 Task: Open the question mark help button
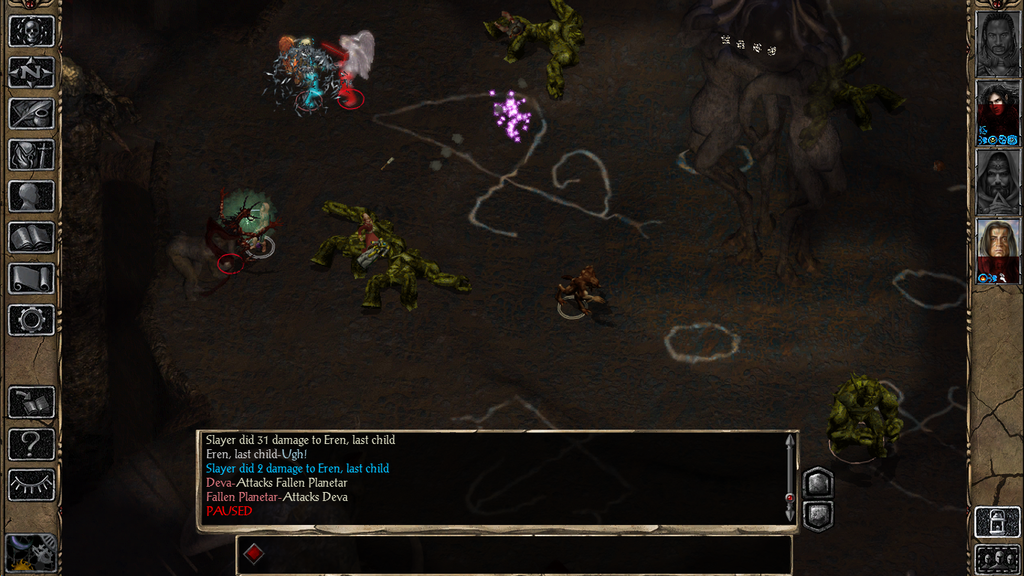point(31,443)
